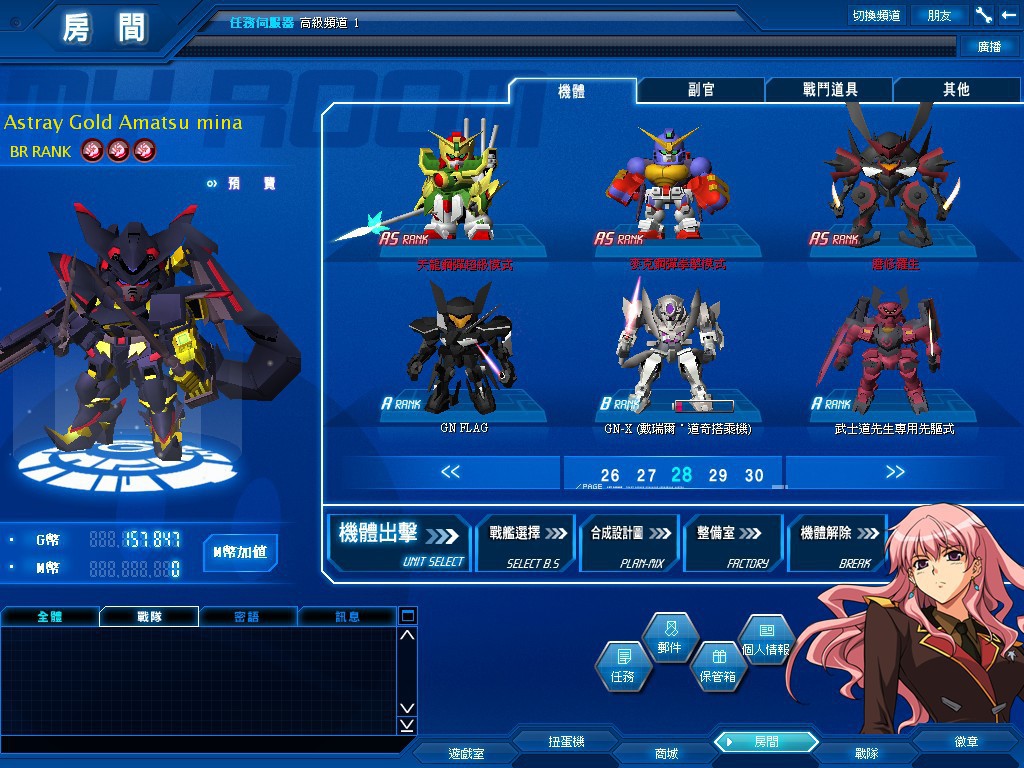Choose the GN-X unit thumbnail
This screenshot has height=768, width=1024.
677,355
